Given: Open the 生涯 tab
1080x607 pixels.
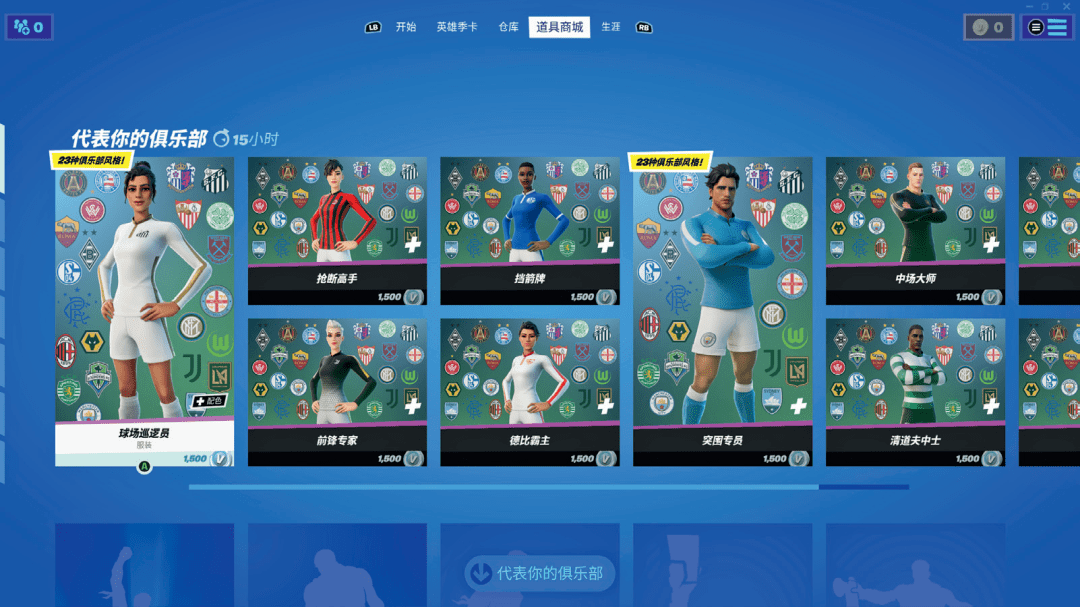Looking at the screenshot, I should click(x=610, y=27).
